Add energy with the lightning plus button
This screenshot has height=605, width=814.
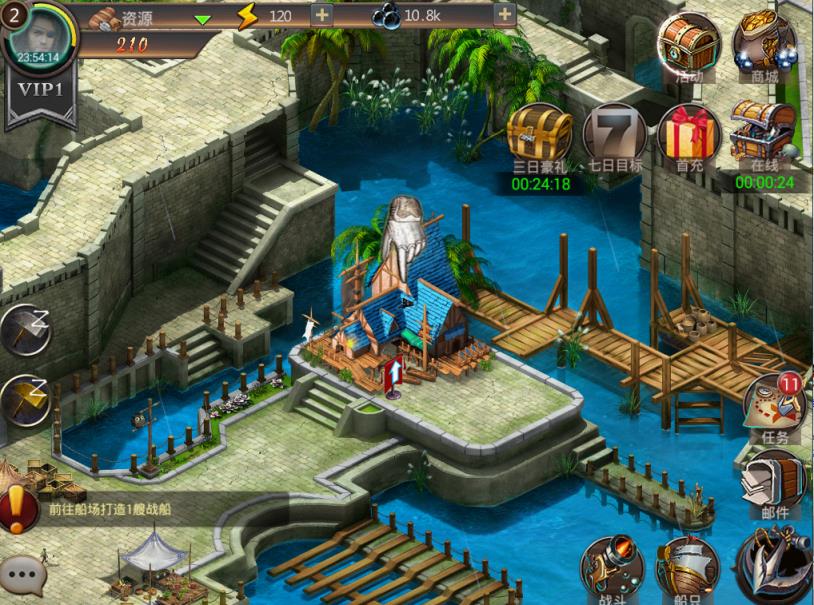coord(321,15)
